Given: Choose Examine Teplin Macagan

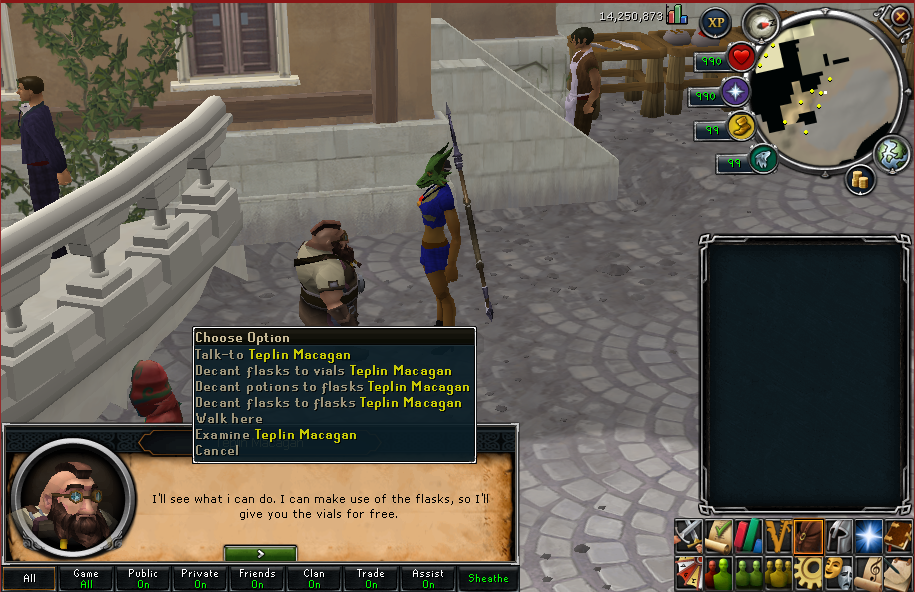Looking at the screenshot, I should (276, 434).
